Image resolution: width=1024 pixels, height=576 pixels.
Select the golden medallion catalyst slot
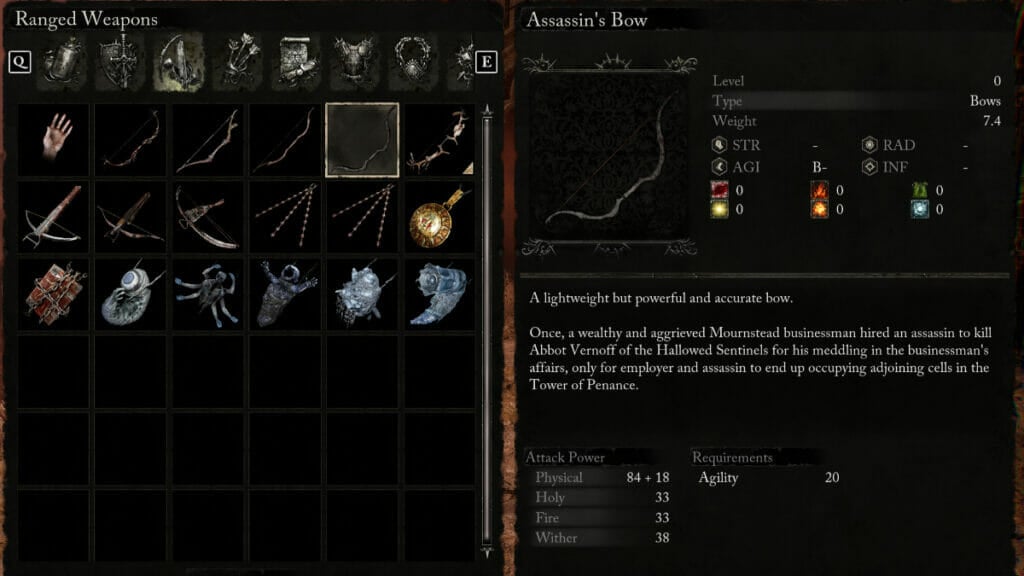[440, 218]
